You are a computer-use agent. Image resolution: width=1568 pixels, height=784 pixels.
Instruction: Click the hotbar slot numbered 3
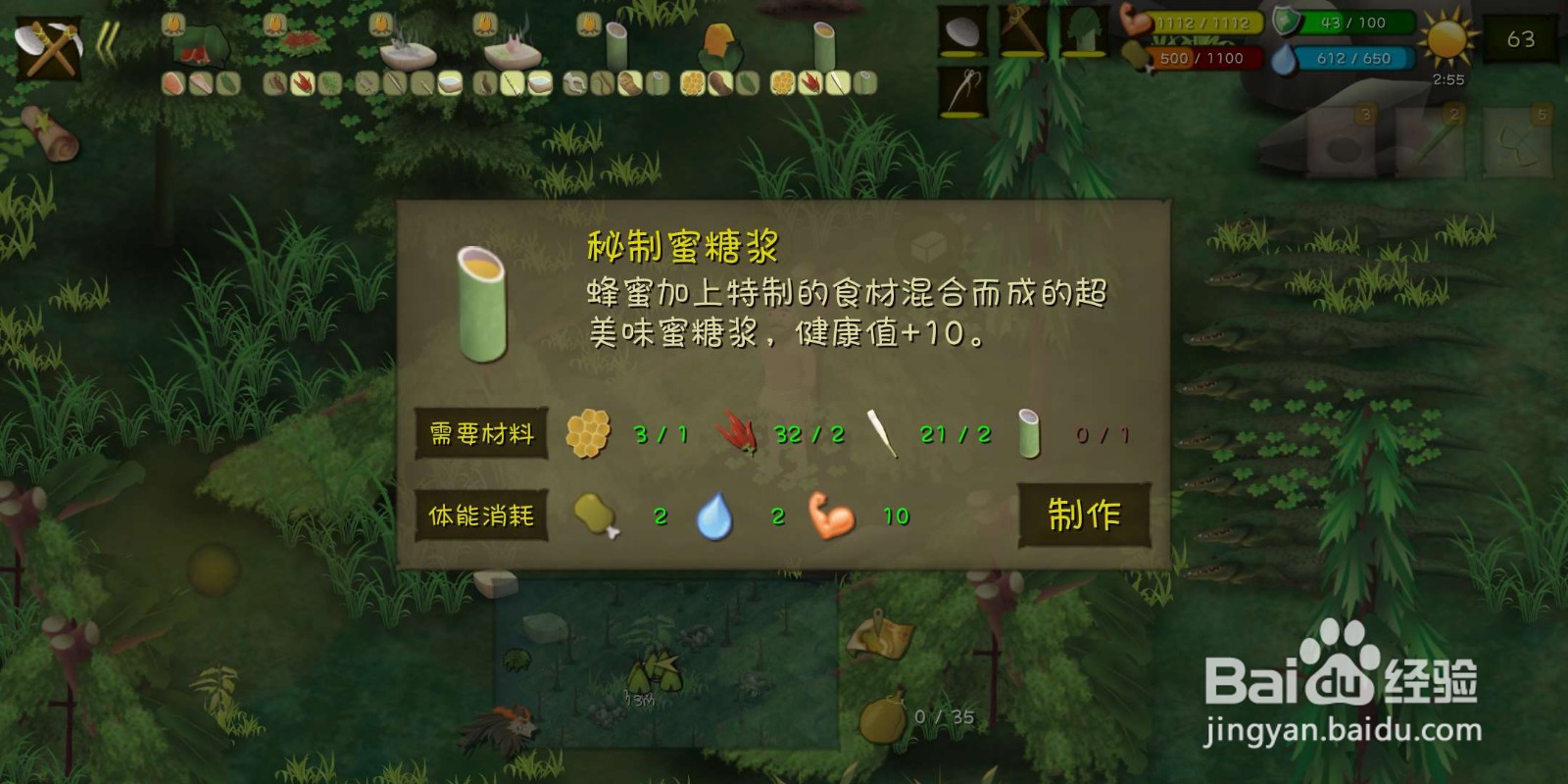point(1341,142)
